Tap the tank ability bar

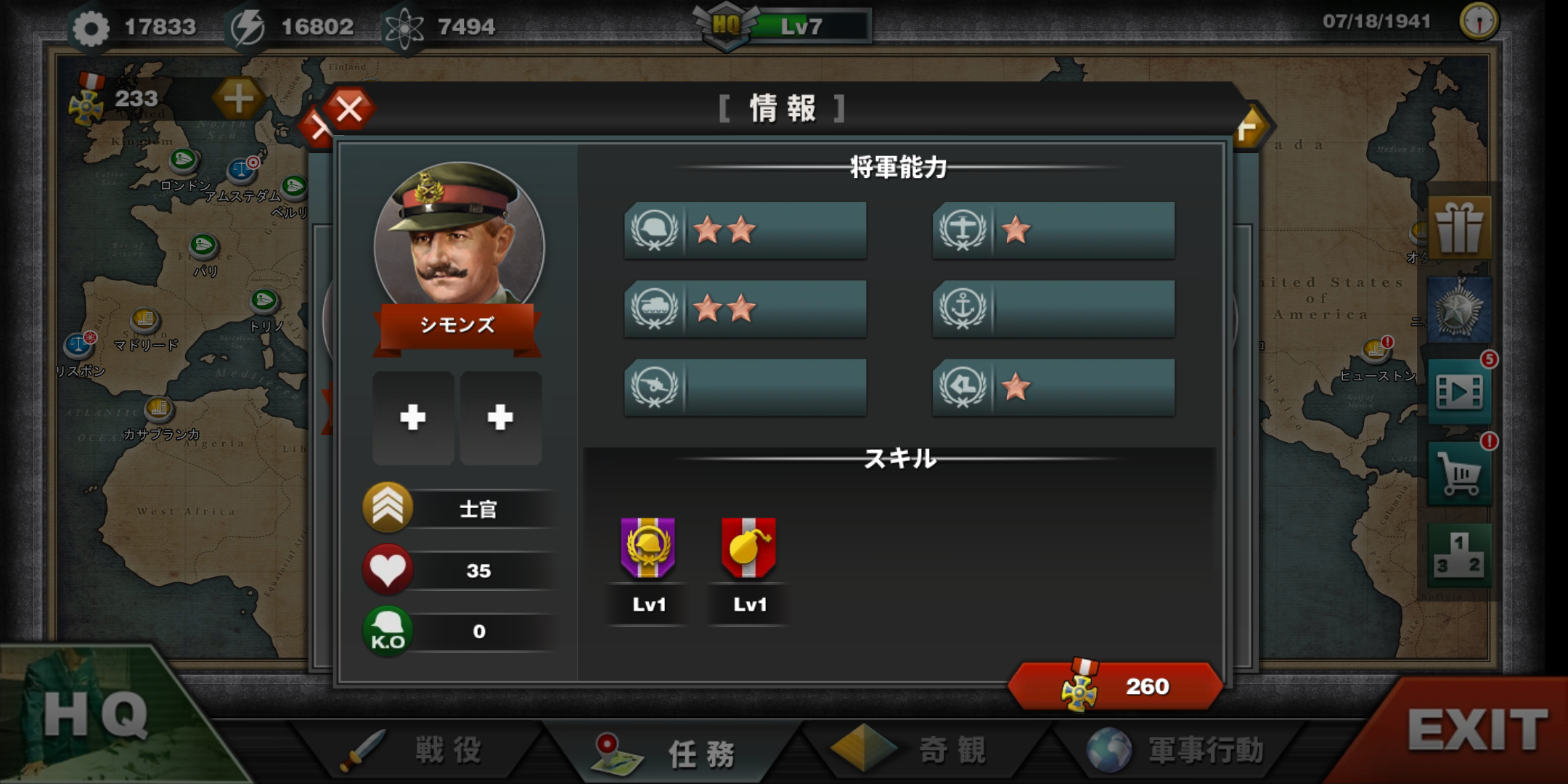point(746,309)
